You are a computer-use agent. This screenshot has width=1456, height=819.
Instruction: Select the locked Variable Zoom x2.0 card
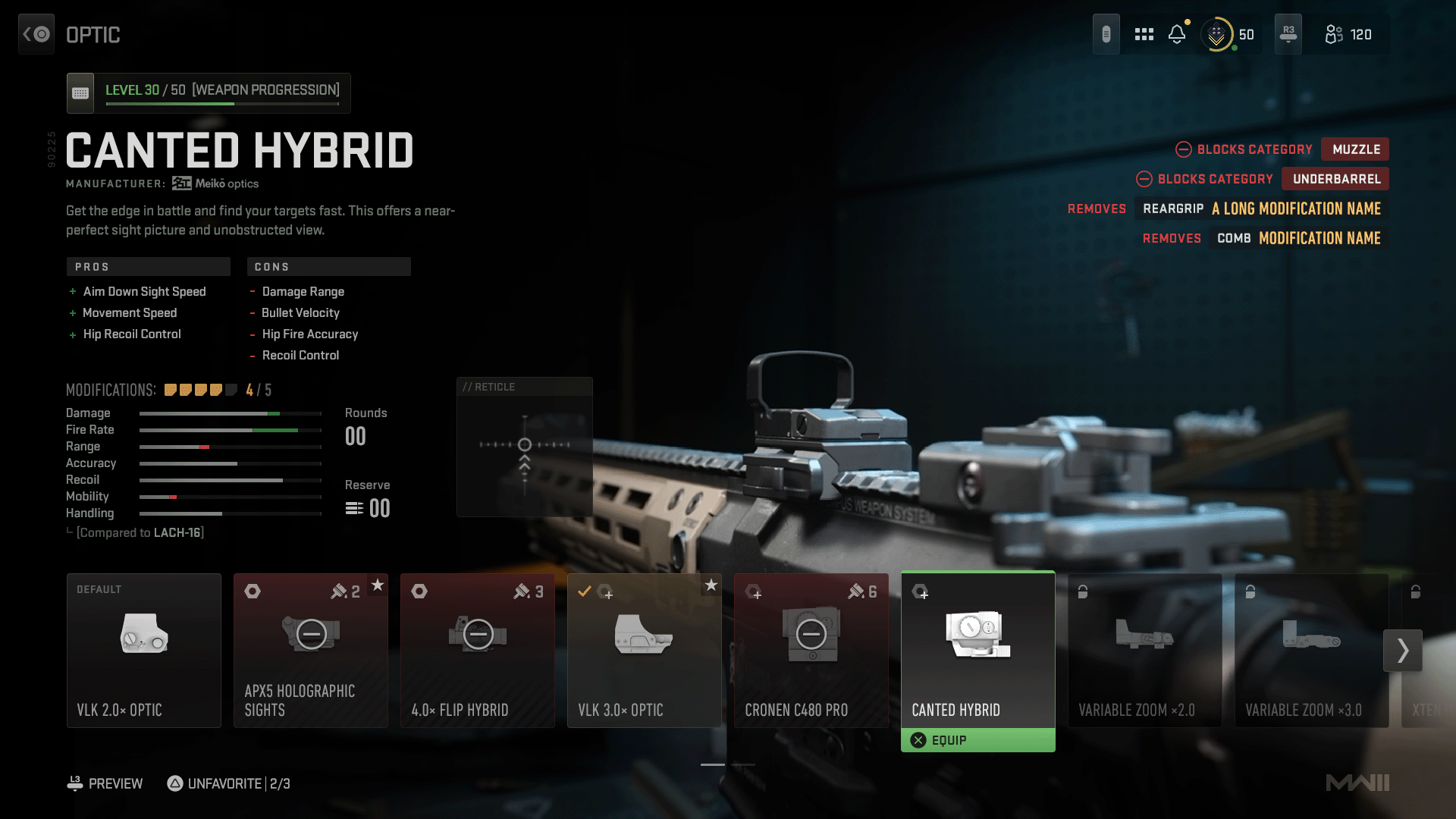click(x=1145, y=650)
